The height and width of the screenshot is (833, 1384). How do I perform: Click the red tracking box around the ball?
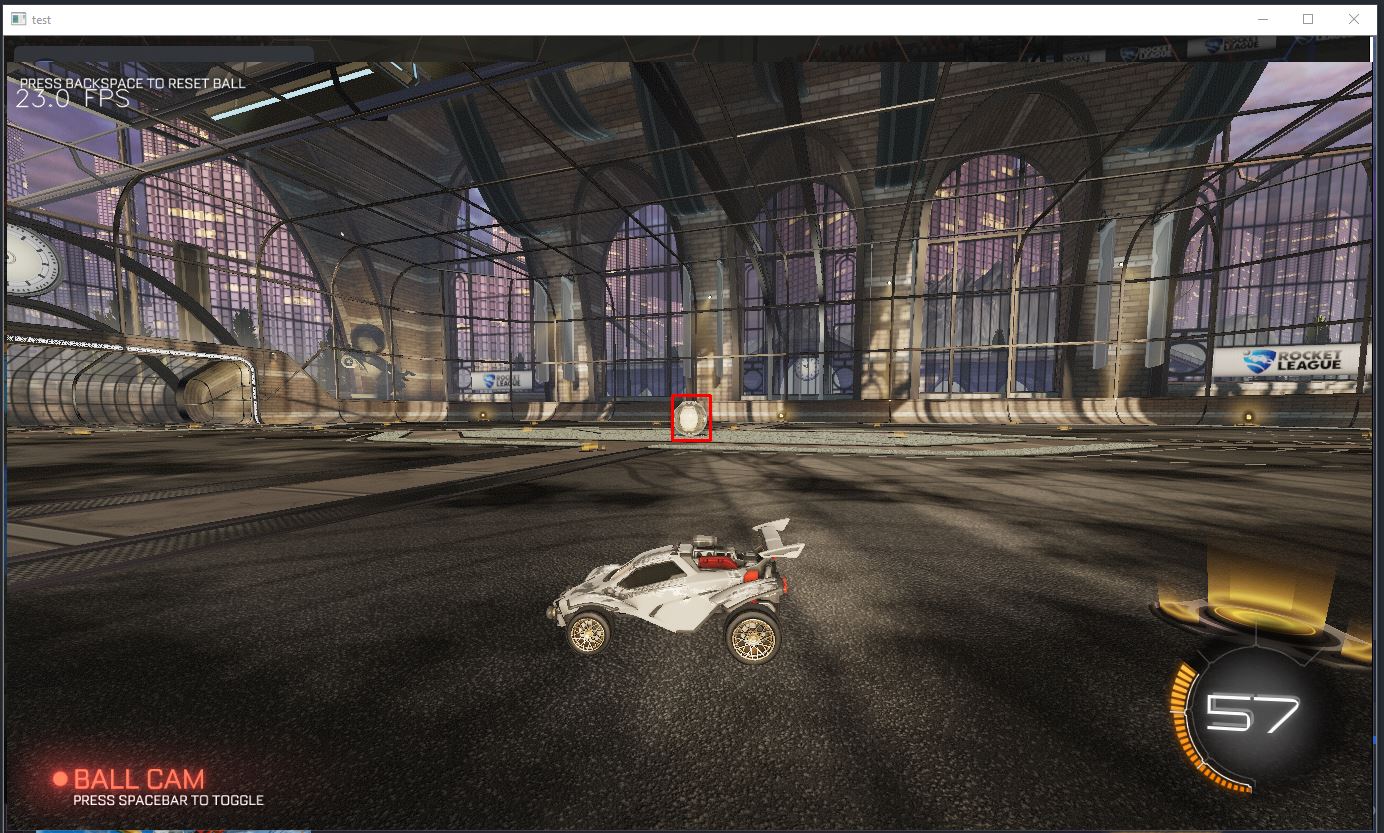690,419
